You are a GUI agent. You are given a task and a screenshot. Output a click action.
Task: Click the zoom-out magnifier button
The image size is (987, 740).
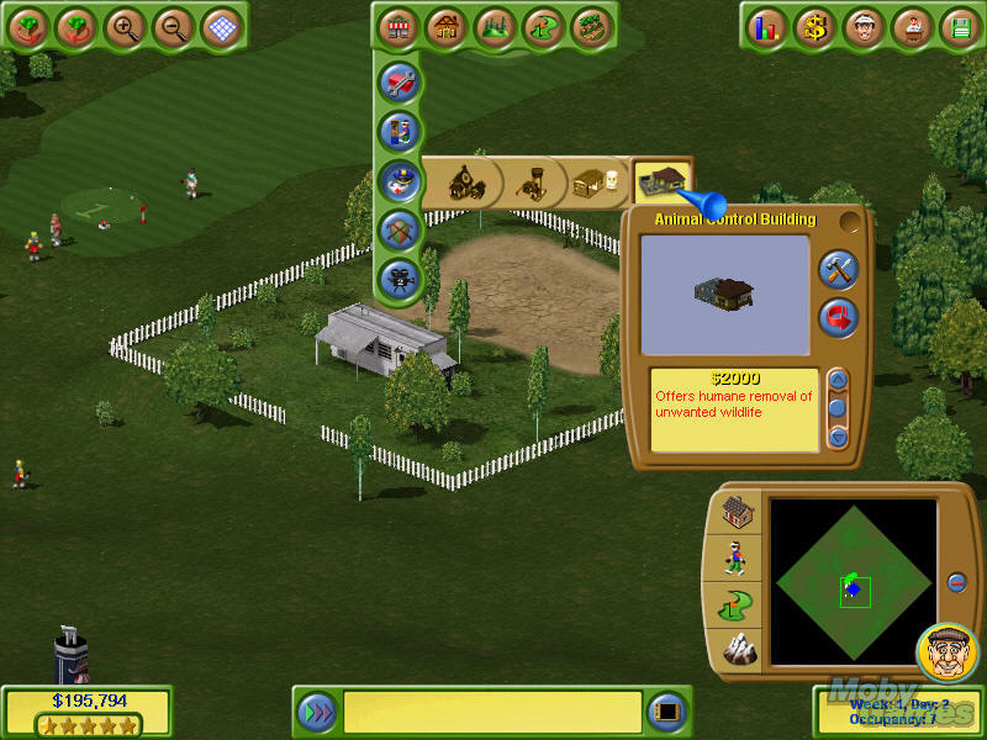pyautogui.click(x=173, y=28)
